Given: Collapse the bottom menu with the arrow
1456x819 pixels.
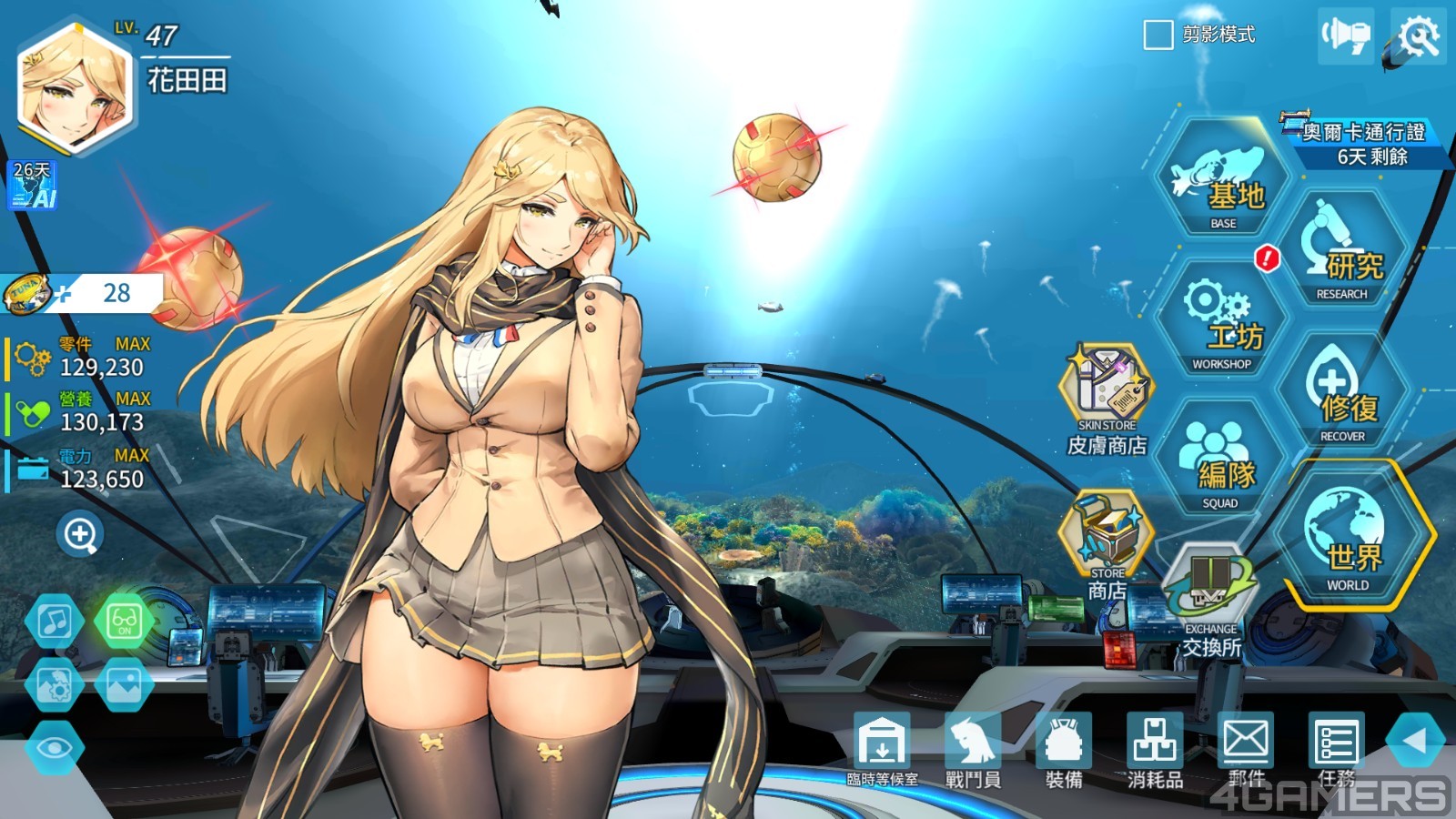Looking at the screenshot, I should (x=1414, y=741).
